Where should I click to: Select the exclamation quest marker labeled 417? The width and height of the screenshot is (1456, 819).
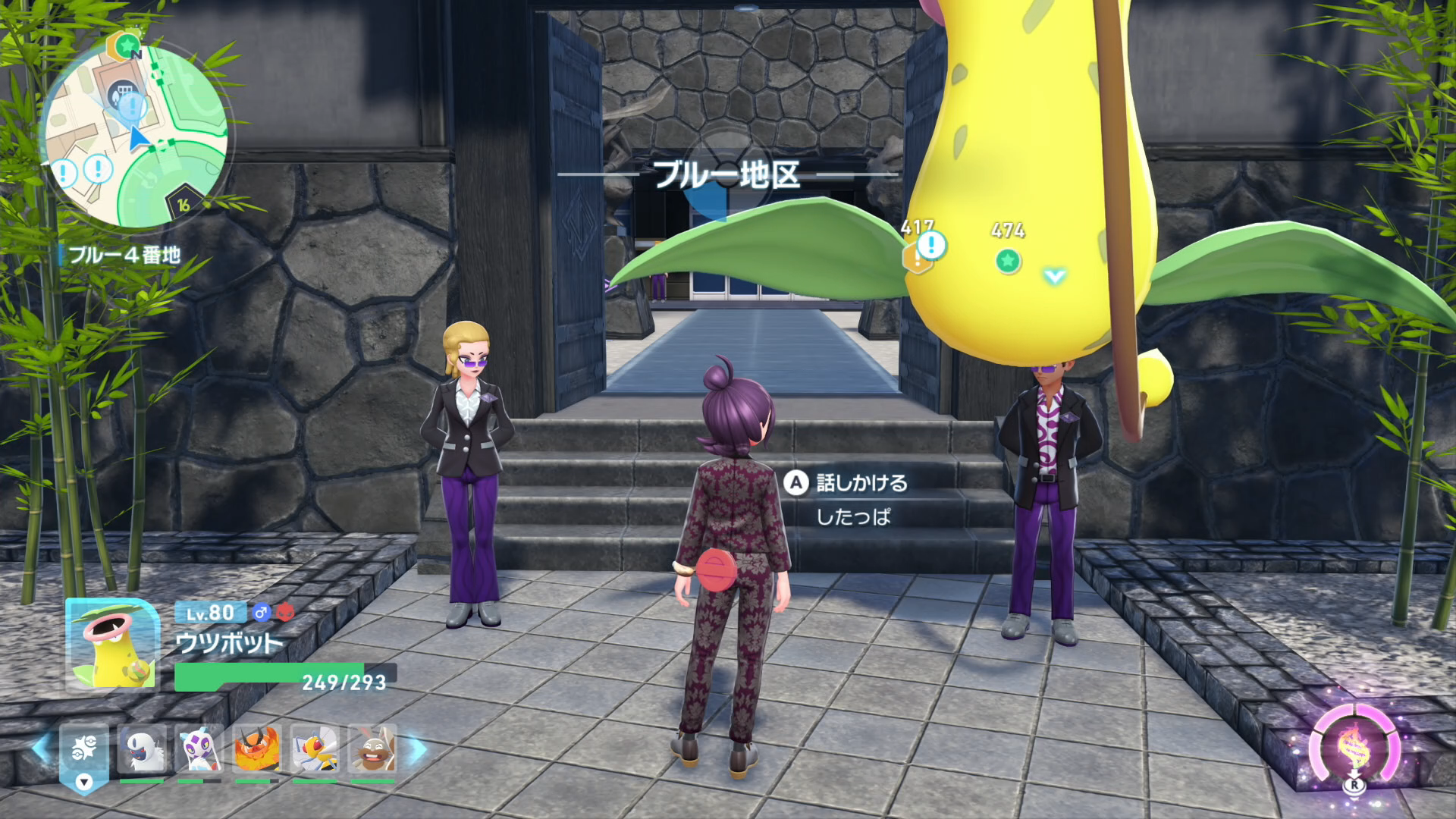coord(930,246)
